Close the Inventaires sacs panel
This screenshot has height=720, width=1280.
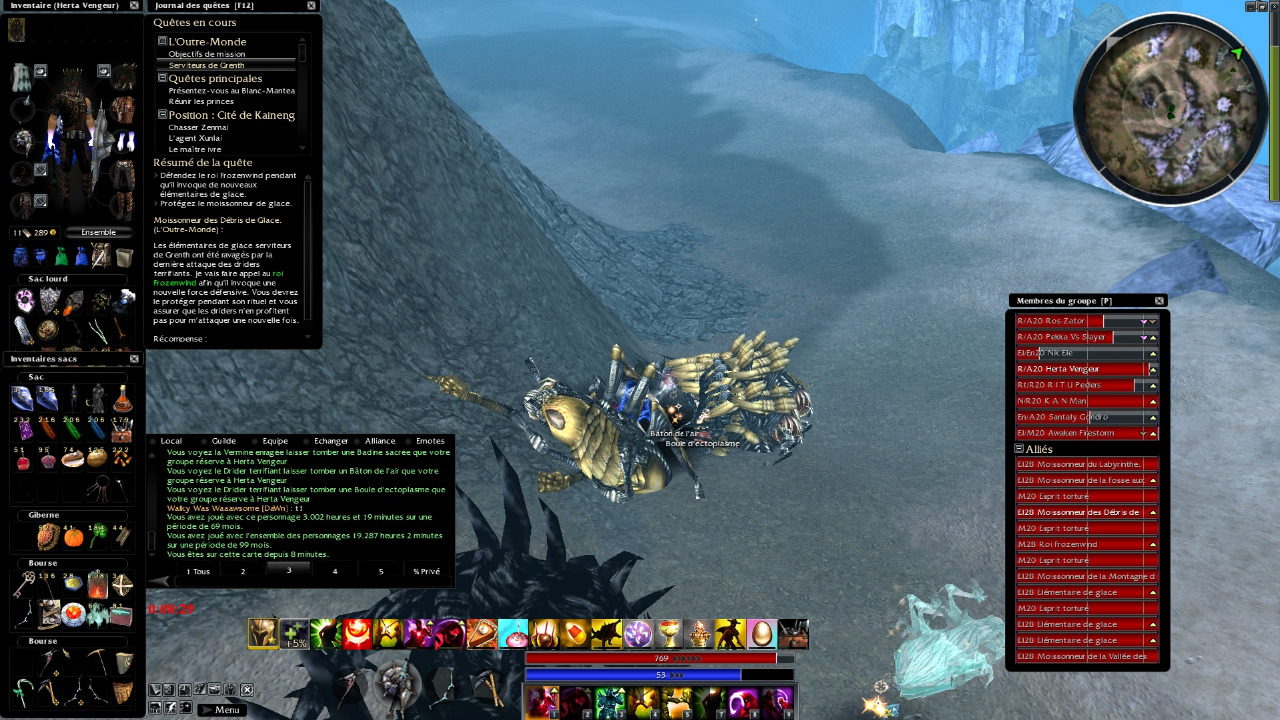[135, 358]
